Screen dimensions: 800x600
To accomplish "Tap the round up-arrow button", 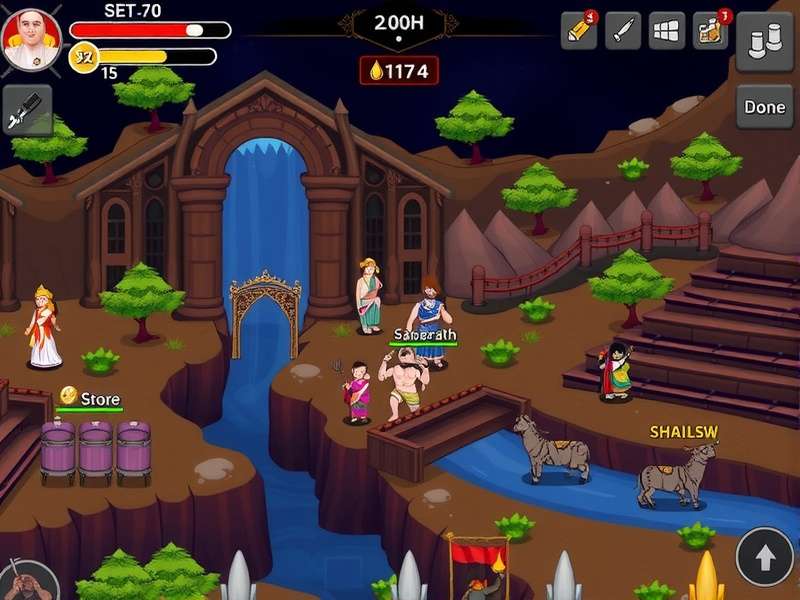I will (x=765, y=556).
